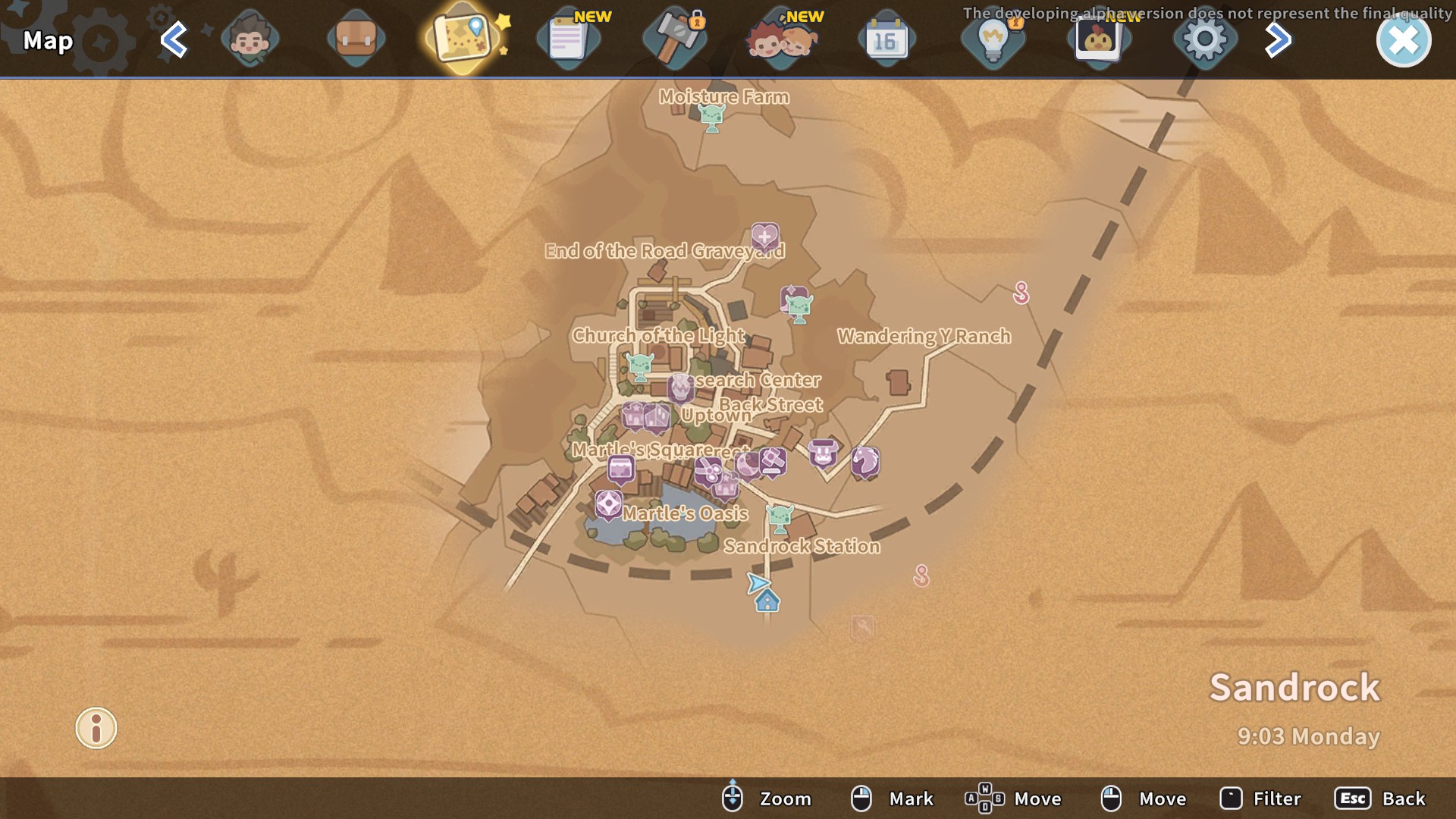Click the heart clinic marker near the graveyard

[766, 236]
